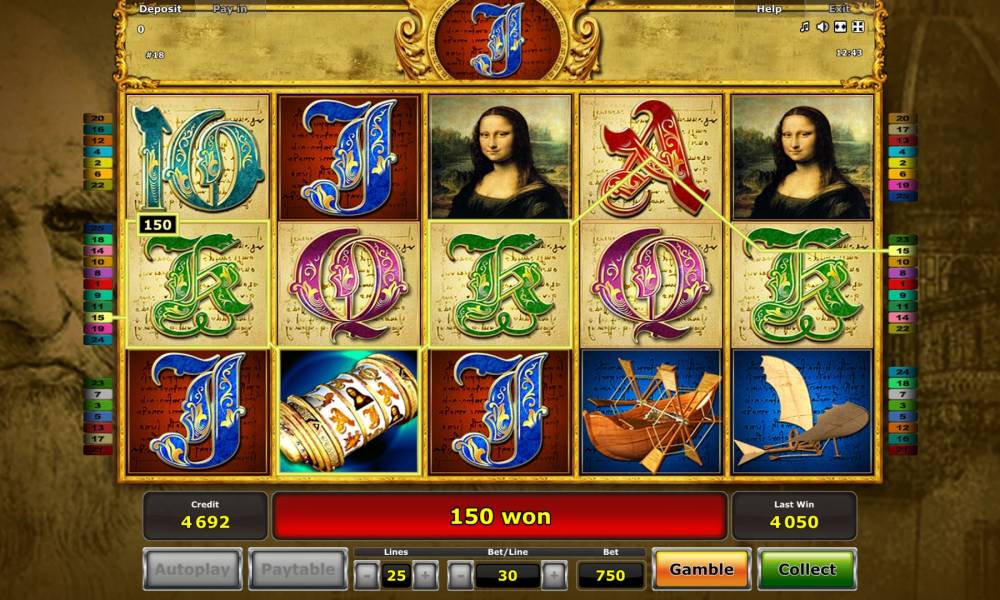
Task: Lower the Bet/Line amount
Action: click(x=460, y=575)
